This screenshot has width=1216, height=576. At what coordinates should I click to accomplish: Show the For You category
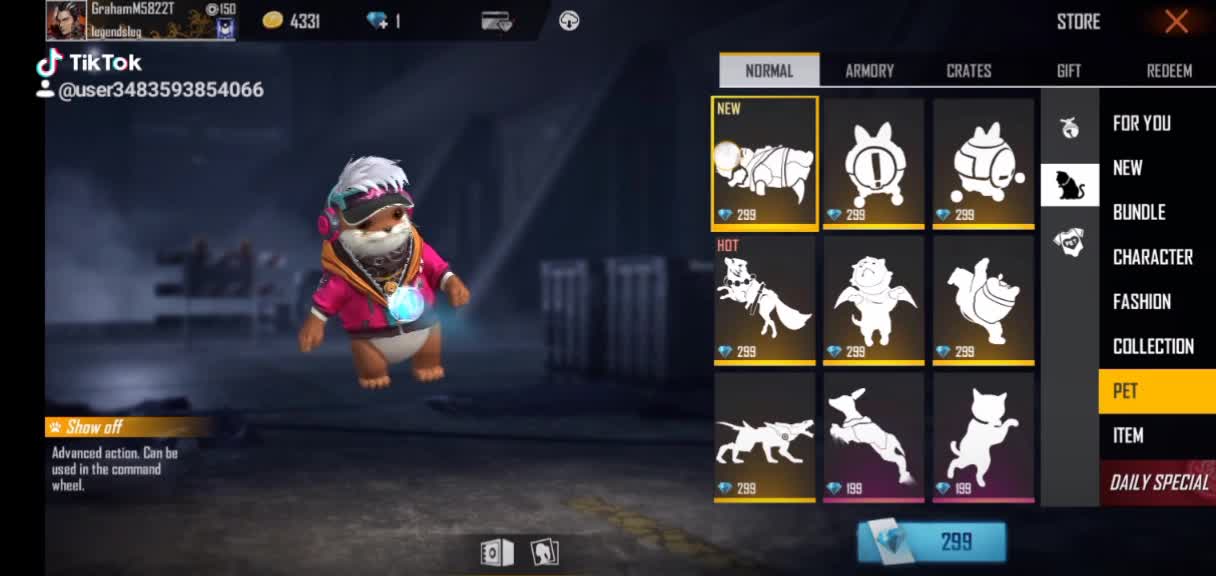click(x=1141, y=123)
